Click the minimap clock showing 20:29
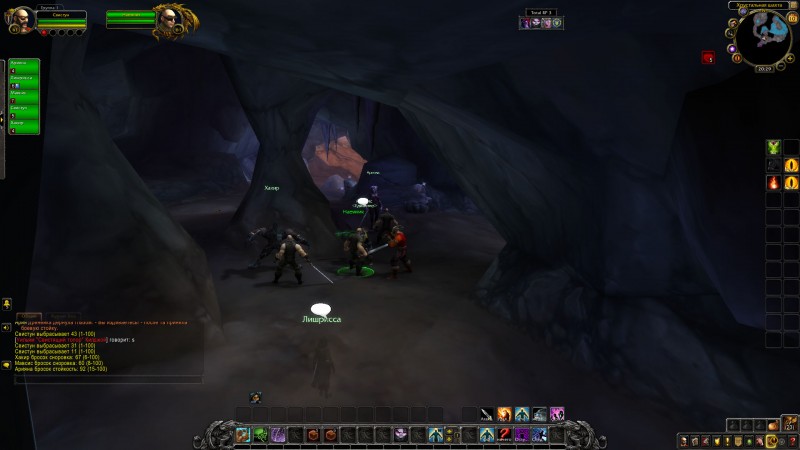 pyautogui.click(x=765, y=69)
